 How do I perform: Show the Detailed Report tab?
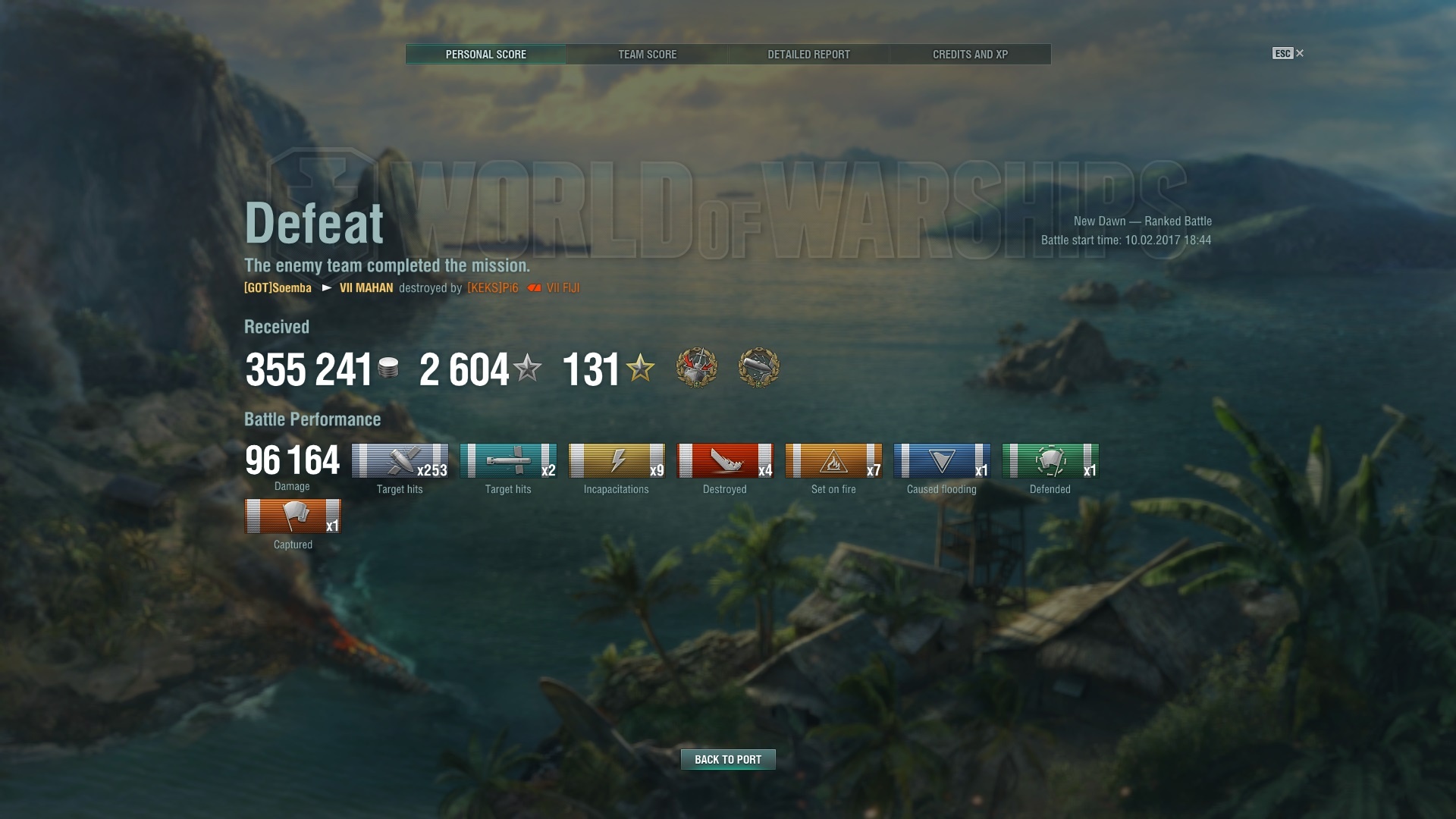(x=808, y=55)
